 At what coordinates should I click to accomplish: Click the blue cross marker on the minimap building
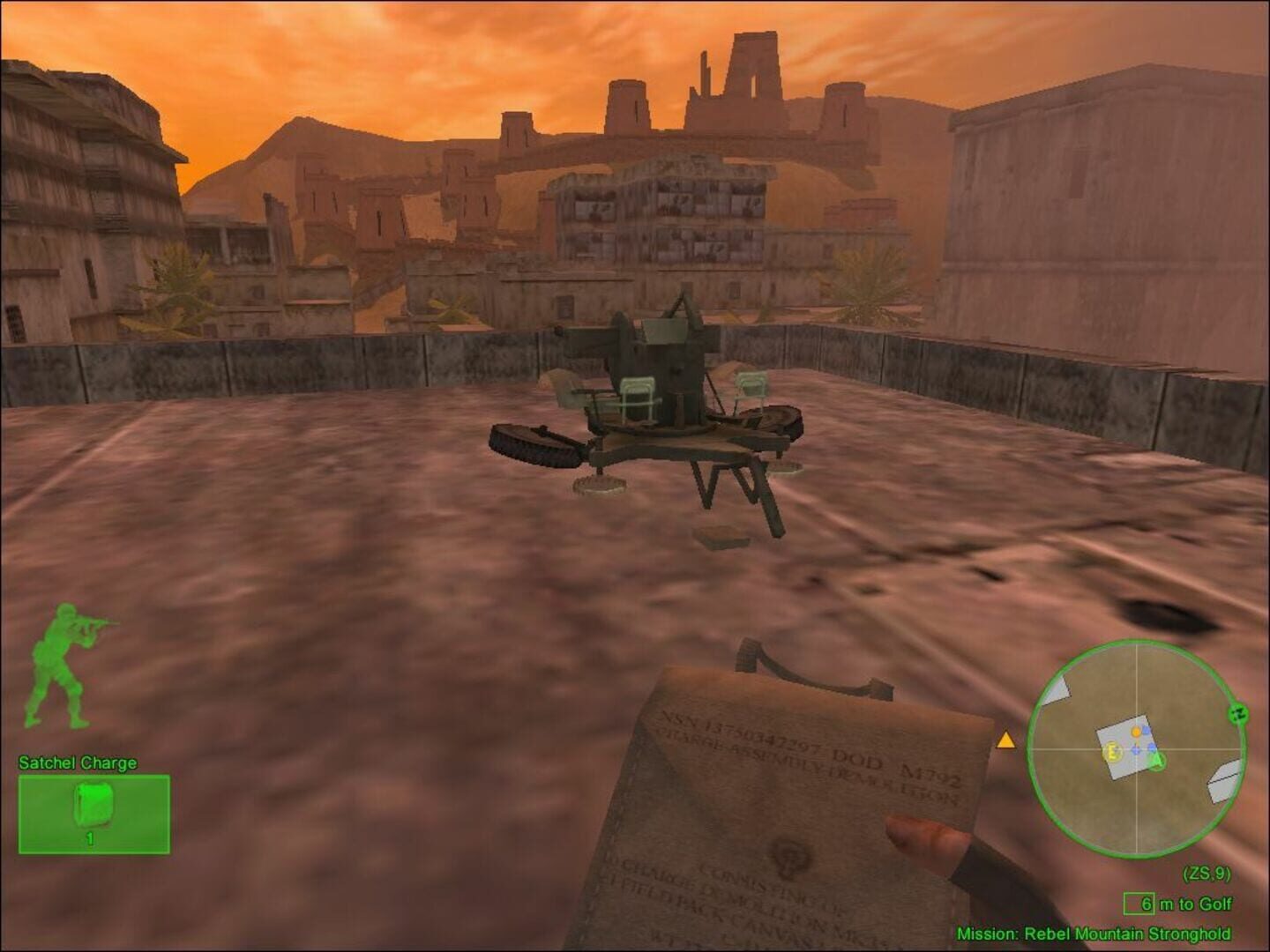click(x=1136, y=749)
